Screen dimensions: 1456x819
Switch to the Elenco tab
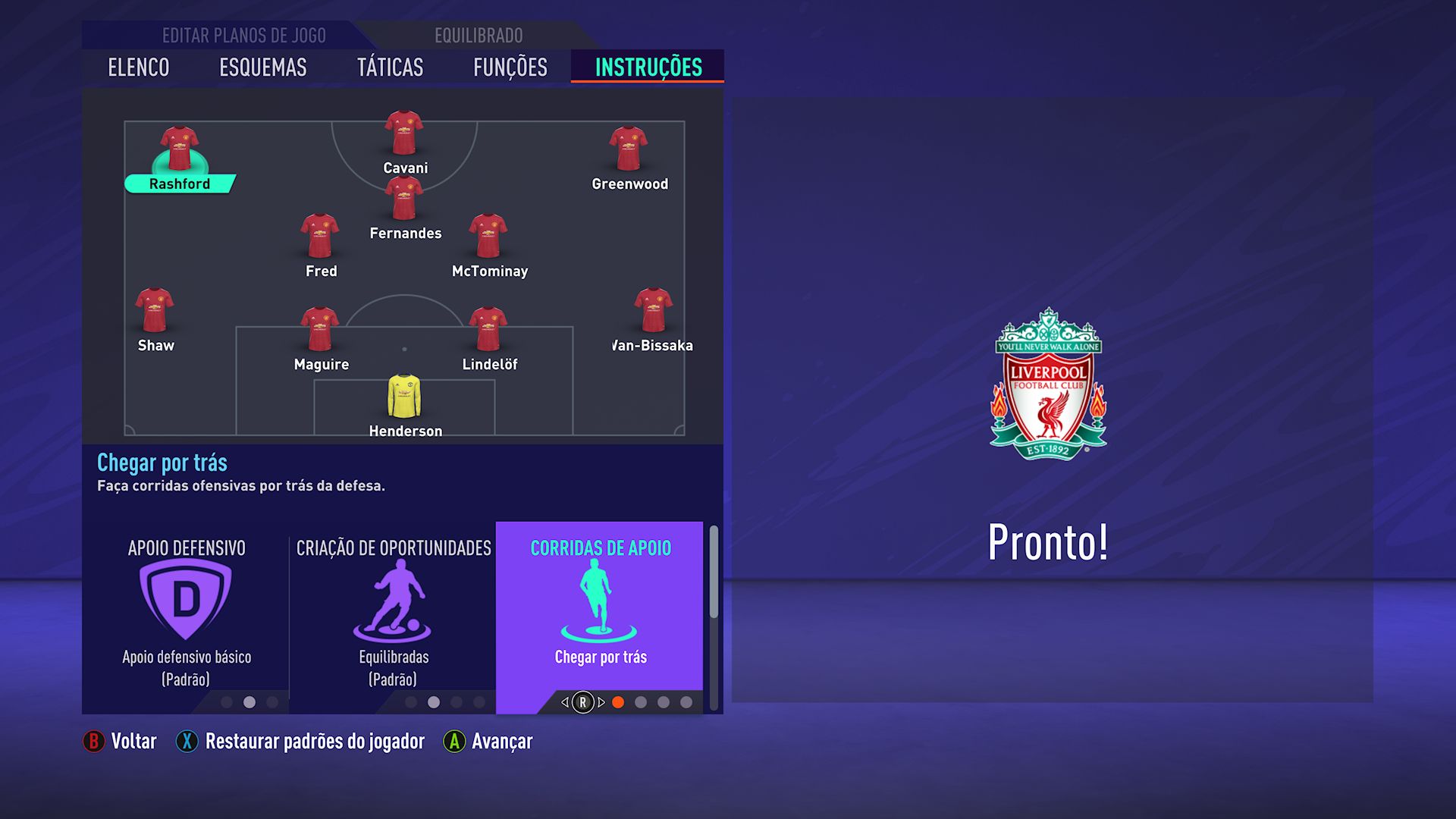coord(139,67)
